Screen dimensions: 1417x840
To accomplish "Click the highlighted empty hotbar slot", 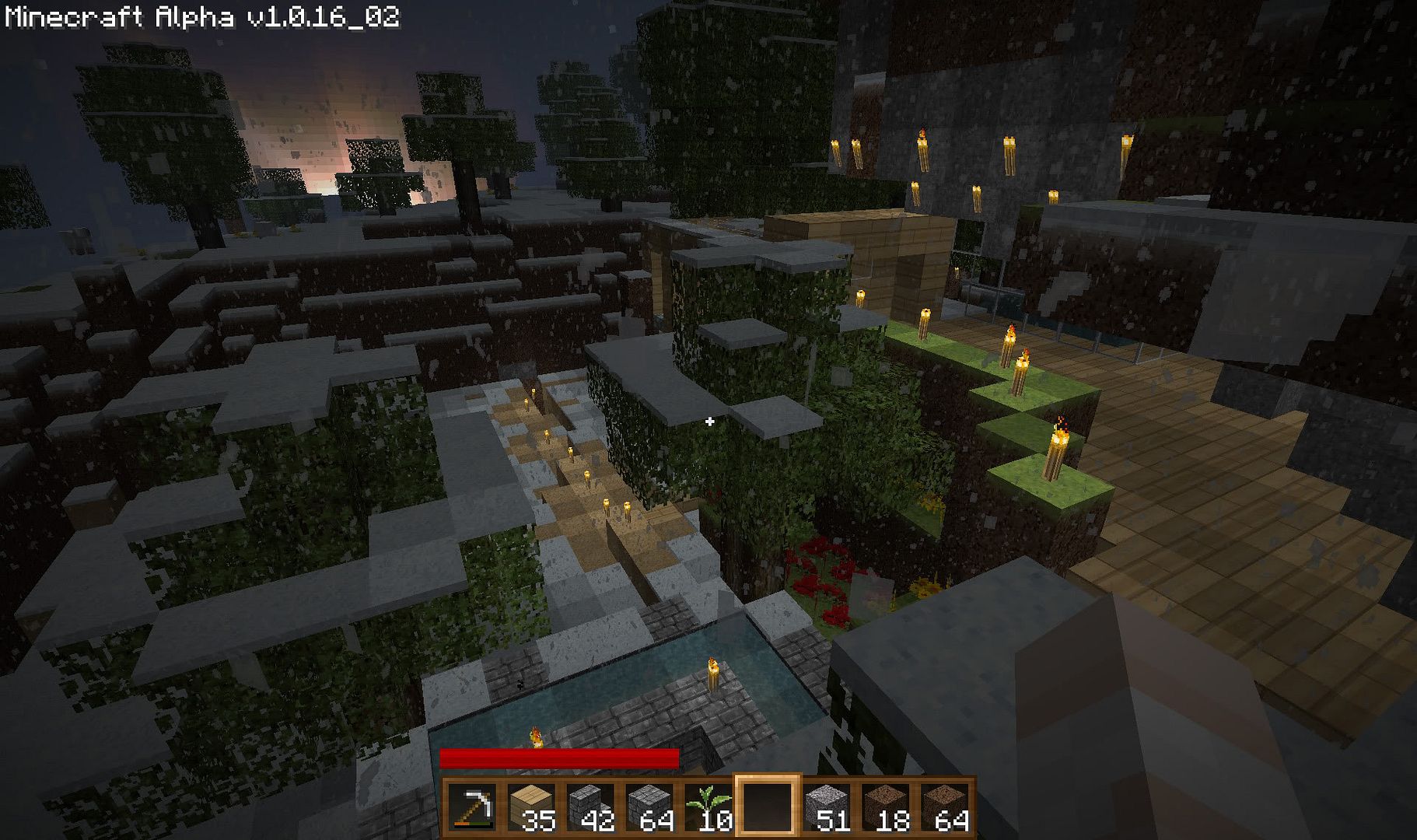I will (x=767, y=807).
